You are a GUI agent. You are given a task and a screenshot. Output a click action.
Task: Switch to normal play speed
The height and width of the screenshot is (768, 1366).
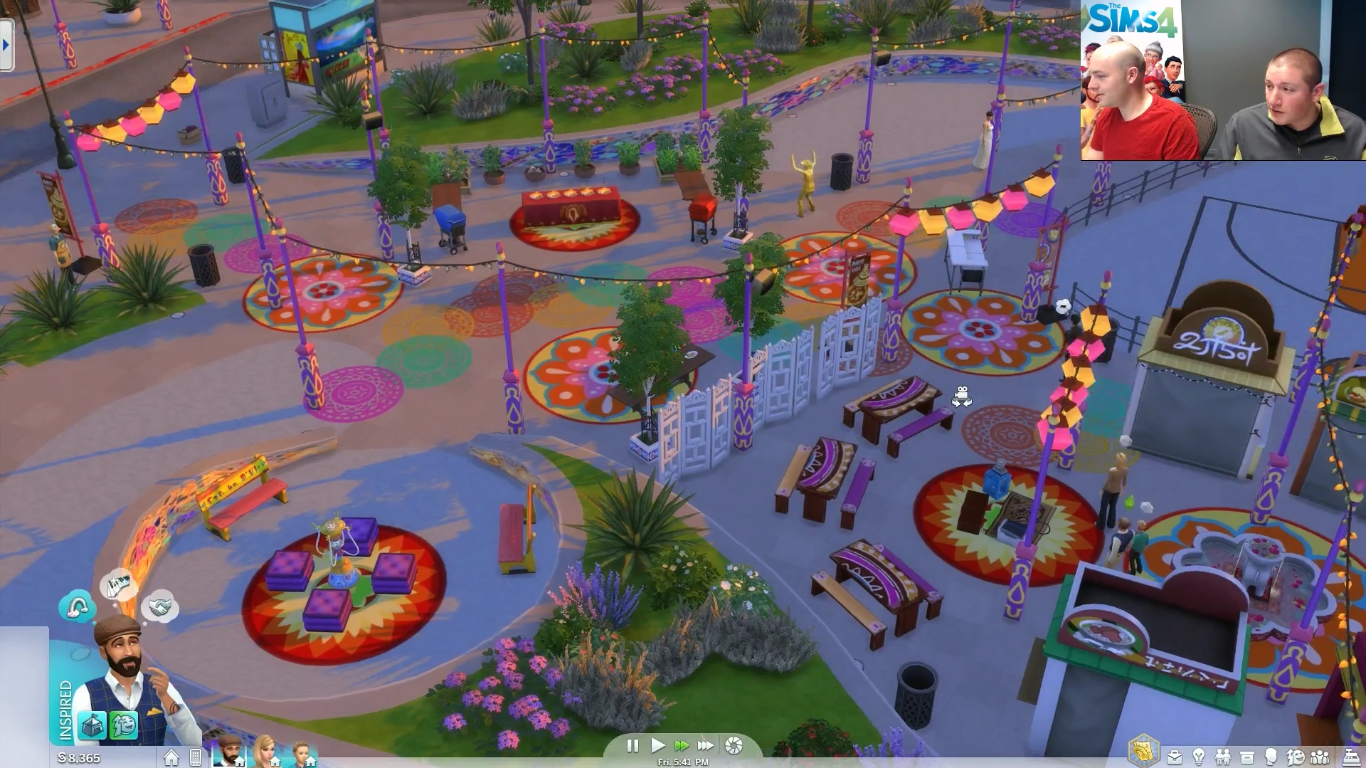point(658,745)
